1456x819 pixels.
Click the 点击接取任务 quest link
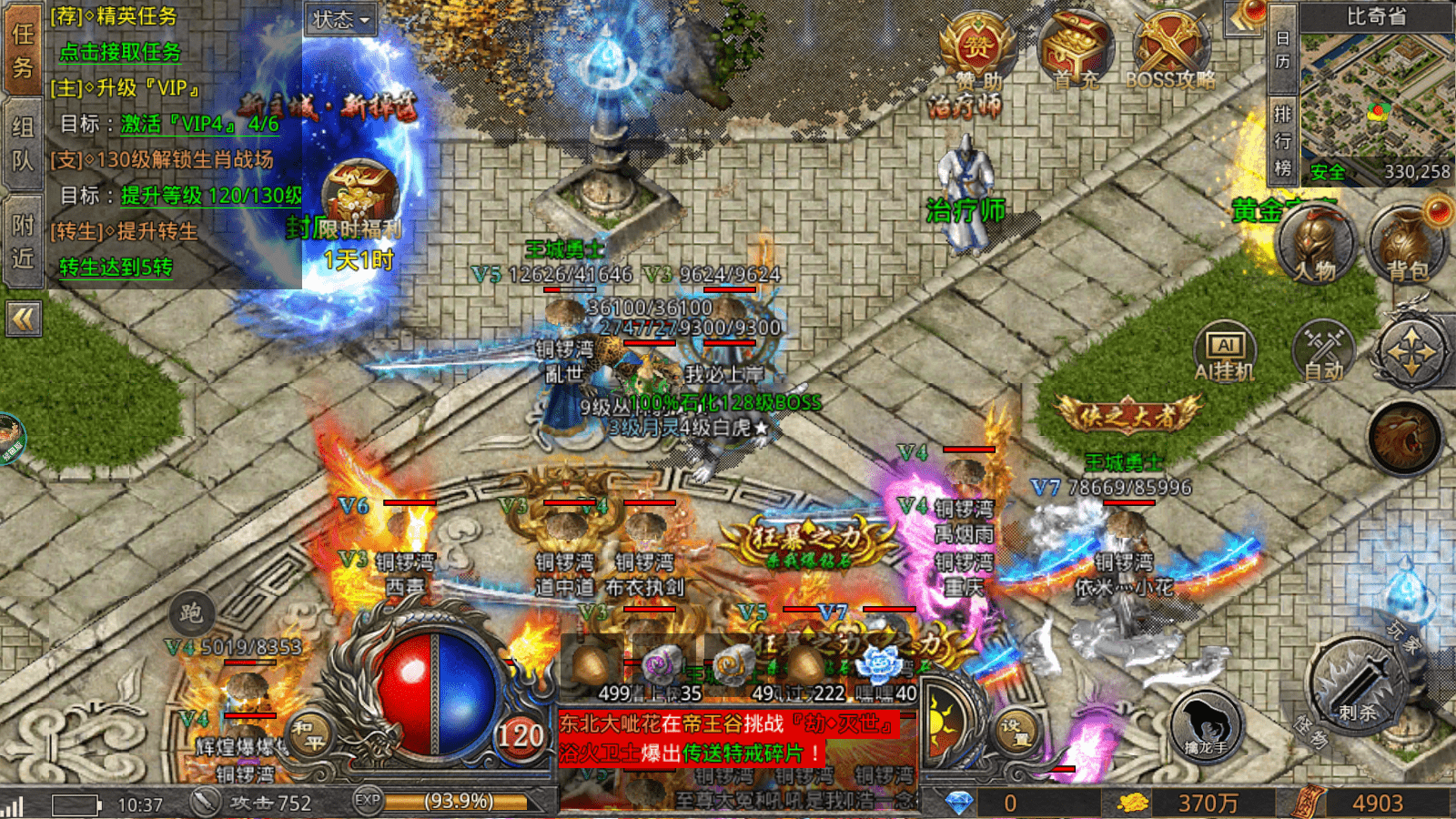pyautogui.click(x=119, y=53)
